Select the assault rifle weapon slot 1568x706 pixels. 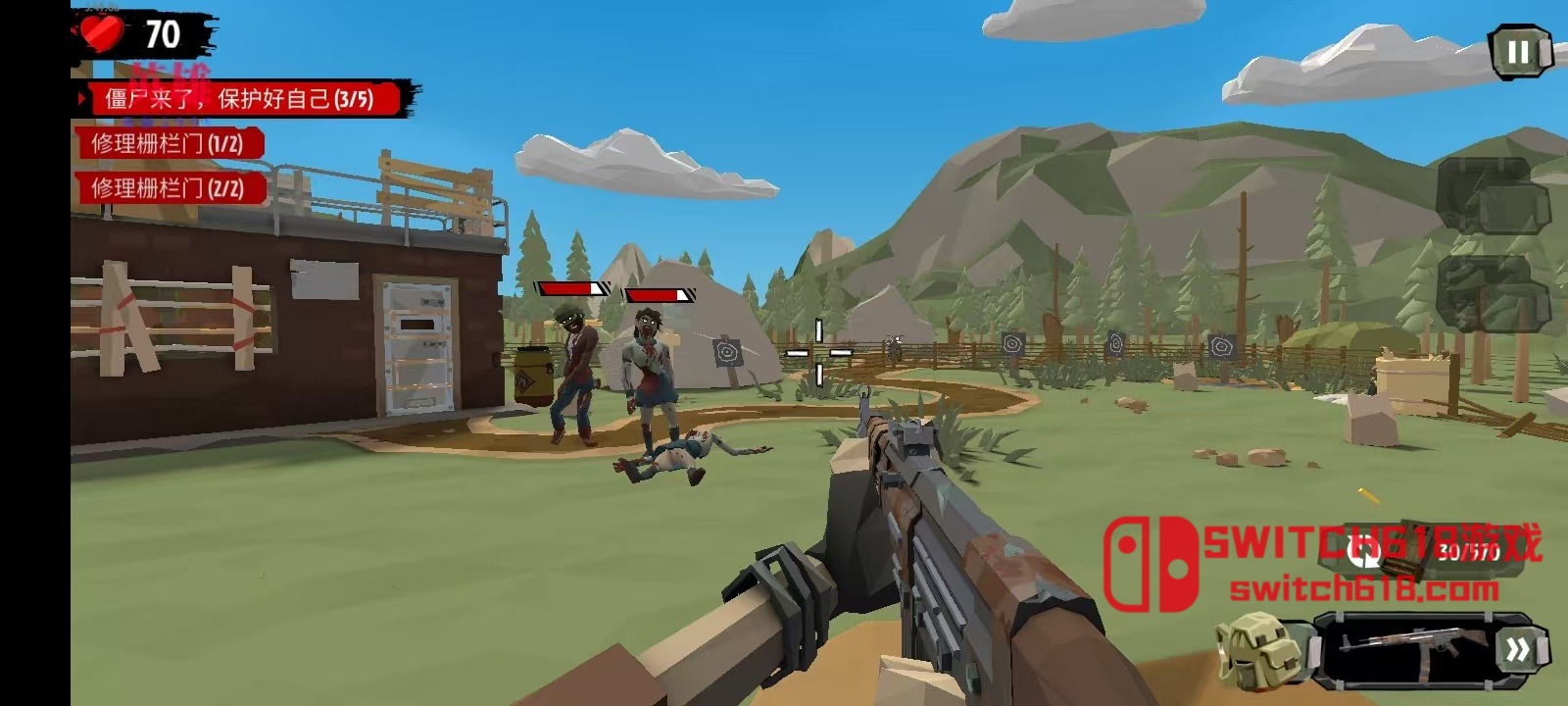pyautogui.click(x=1403, y=647)
